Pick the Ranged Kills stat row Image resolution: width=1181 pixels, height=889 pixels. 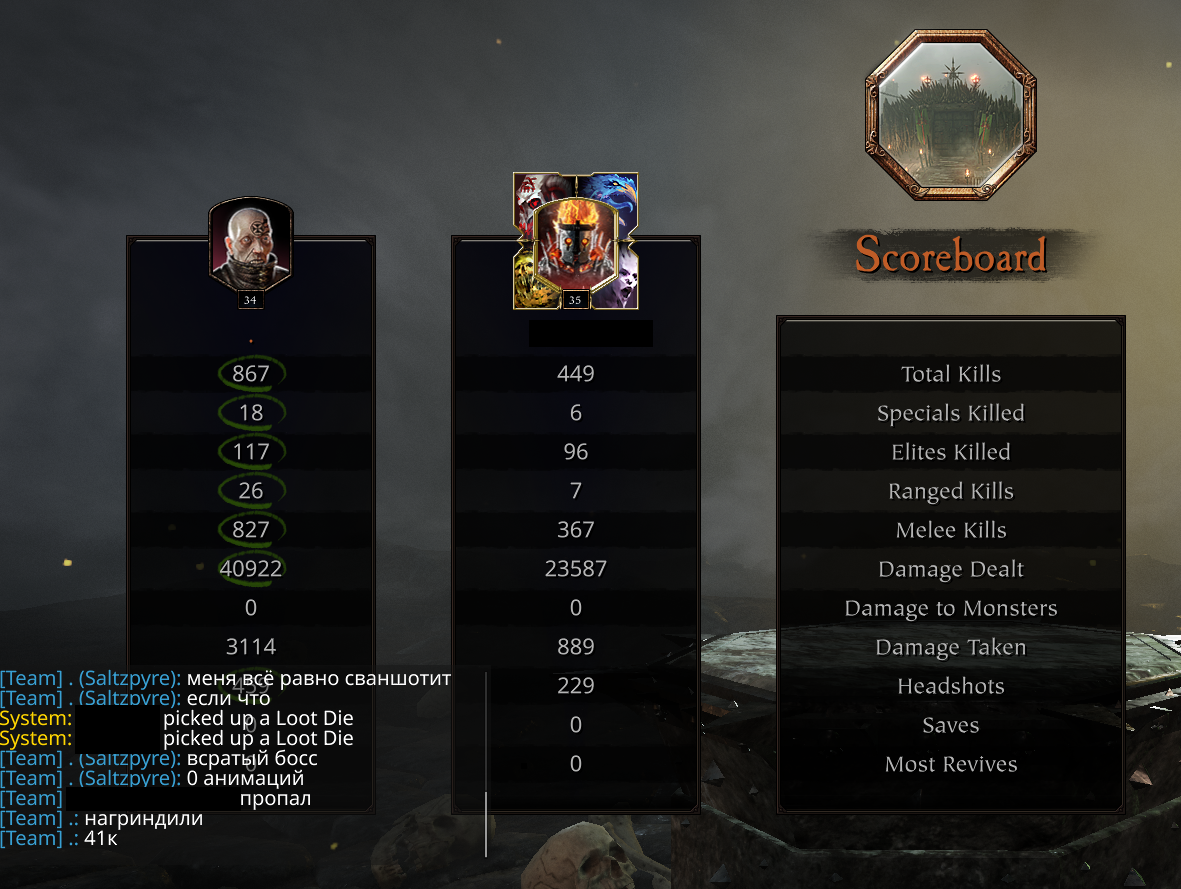tap(950, 491)
